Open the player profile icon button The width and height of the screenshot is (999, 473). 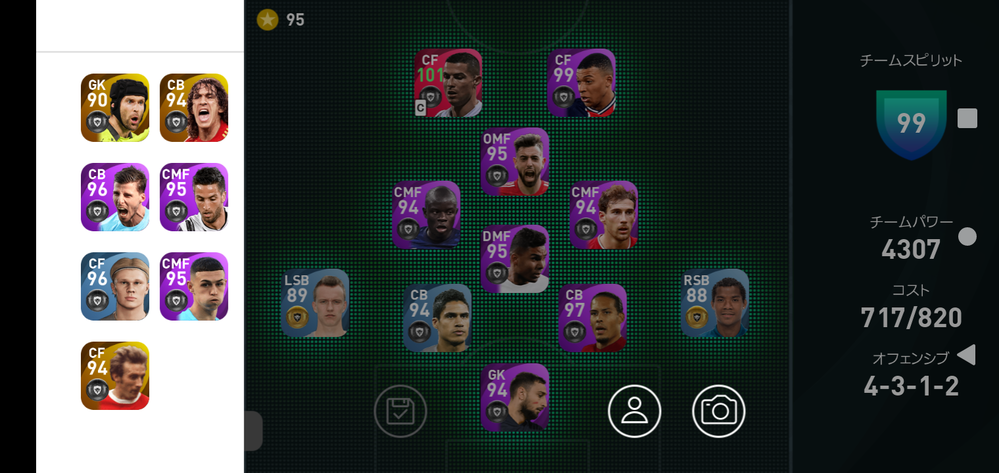[635, 410]
